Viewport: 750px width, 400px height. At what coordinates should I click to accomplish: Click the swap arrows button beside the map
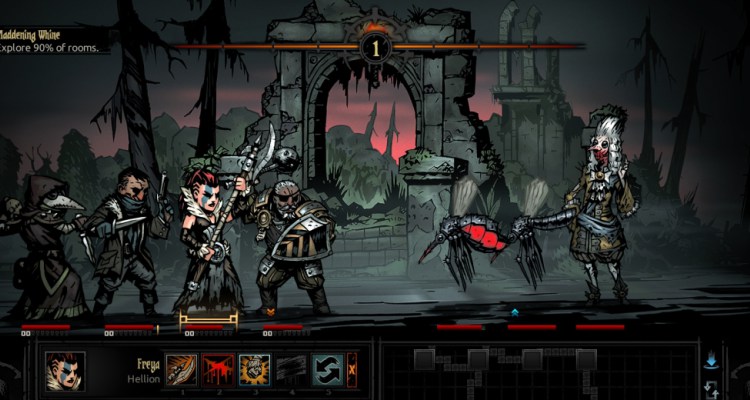pyautogui.click(x=711, y=388)
